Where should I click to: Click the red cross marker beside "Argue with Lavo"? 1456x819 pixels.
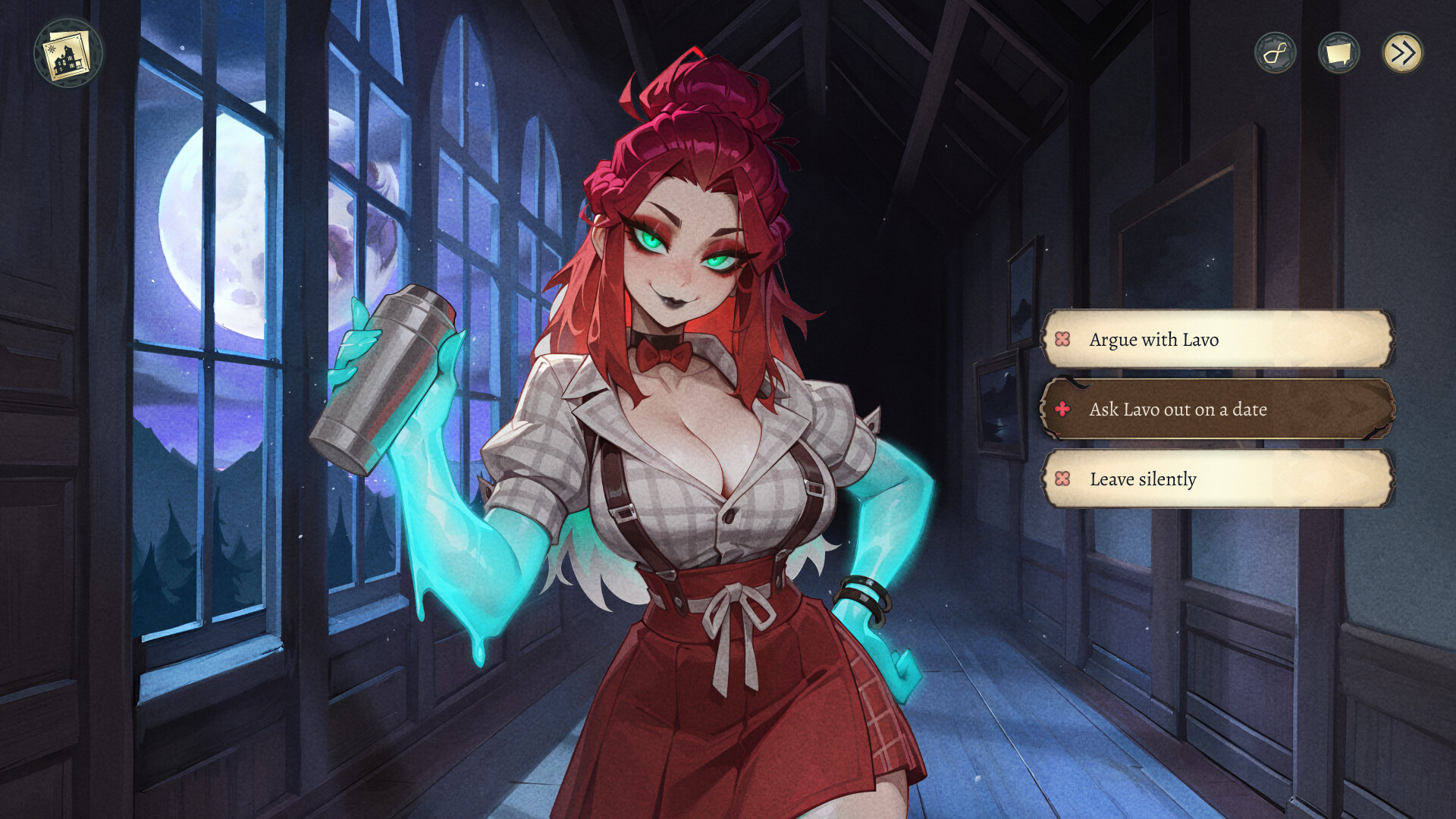coord(1062,340)
